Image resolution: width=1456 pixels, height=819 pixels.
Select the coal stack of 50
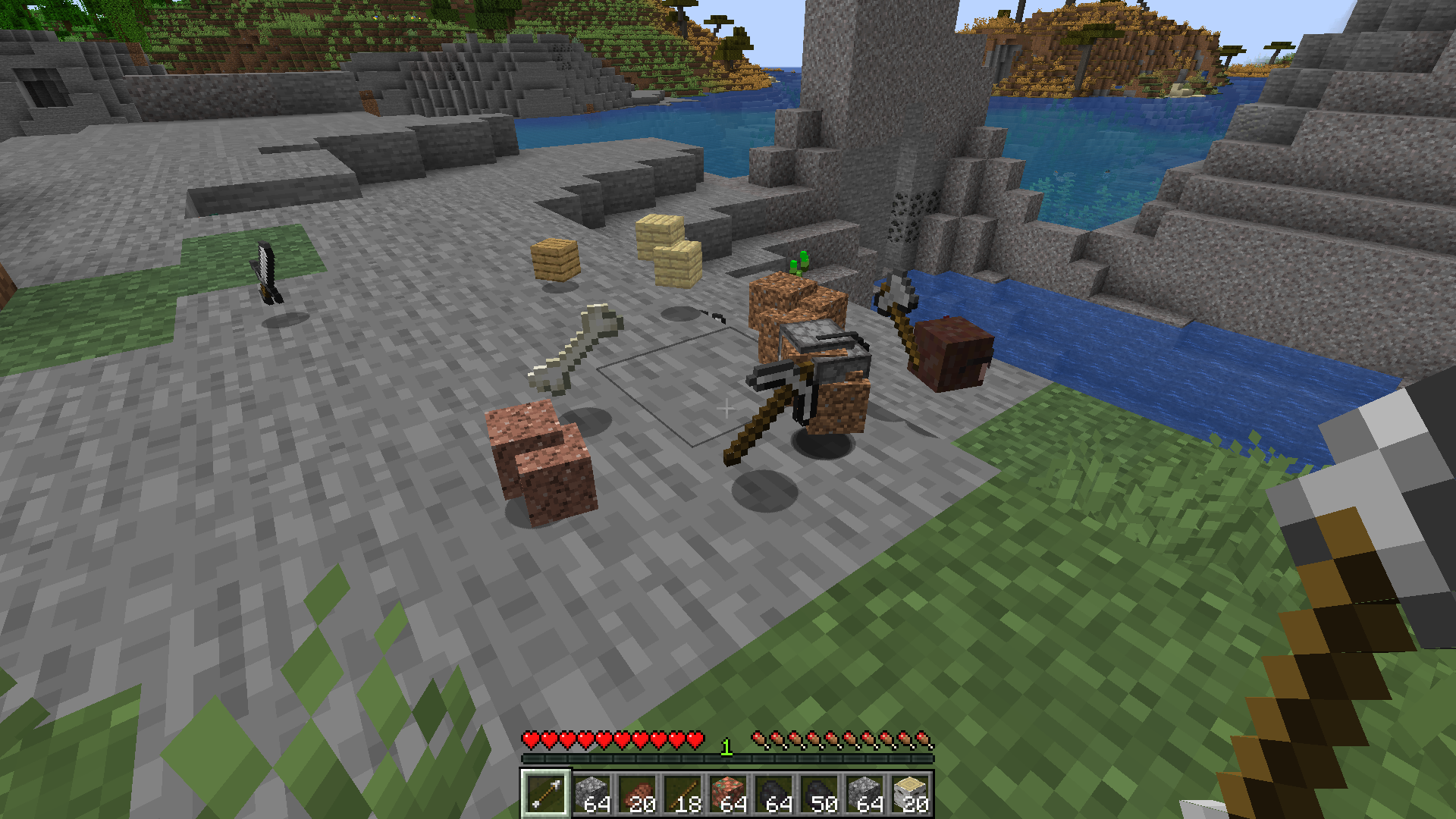819,794
